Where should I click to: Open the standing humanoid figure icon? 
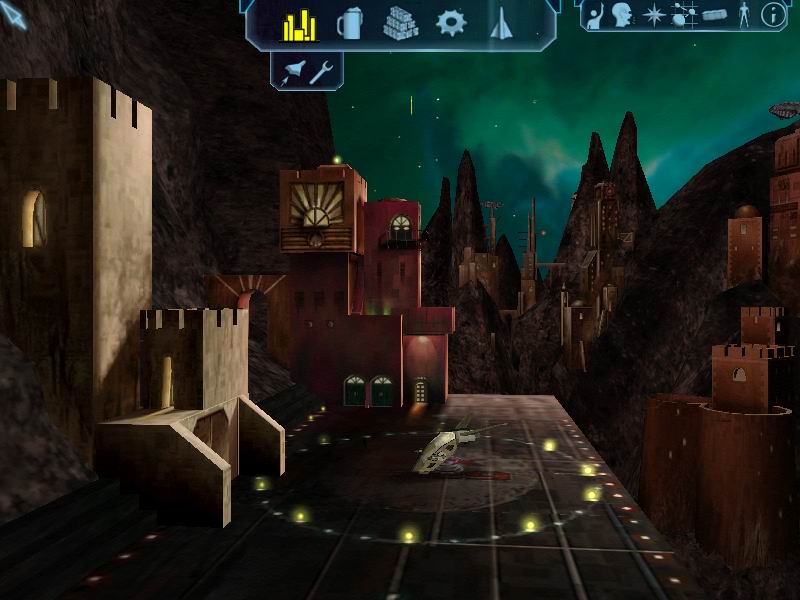pyautogui.click(x=743, y=14)
